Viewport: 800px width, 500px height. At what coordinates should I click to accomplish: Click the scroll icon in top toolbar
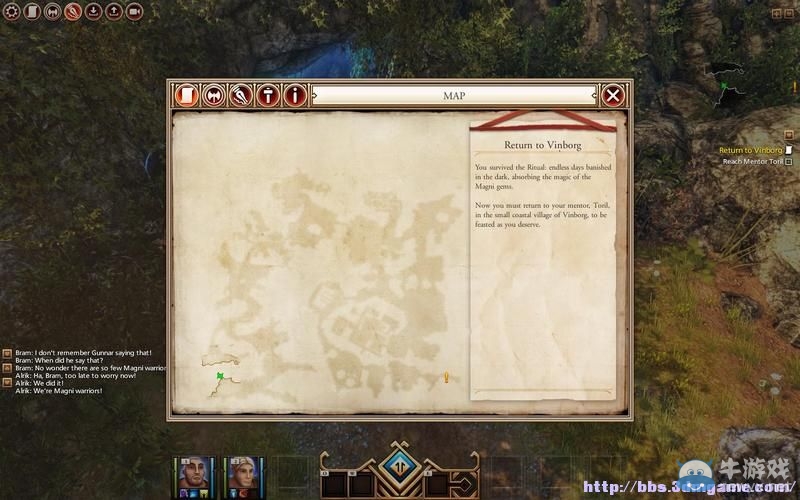32,12
